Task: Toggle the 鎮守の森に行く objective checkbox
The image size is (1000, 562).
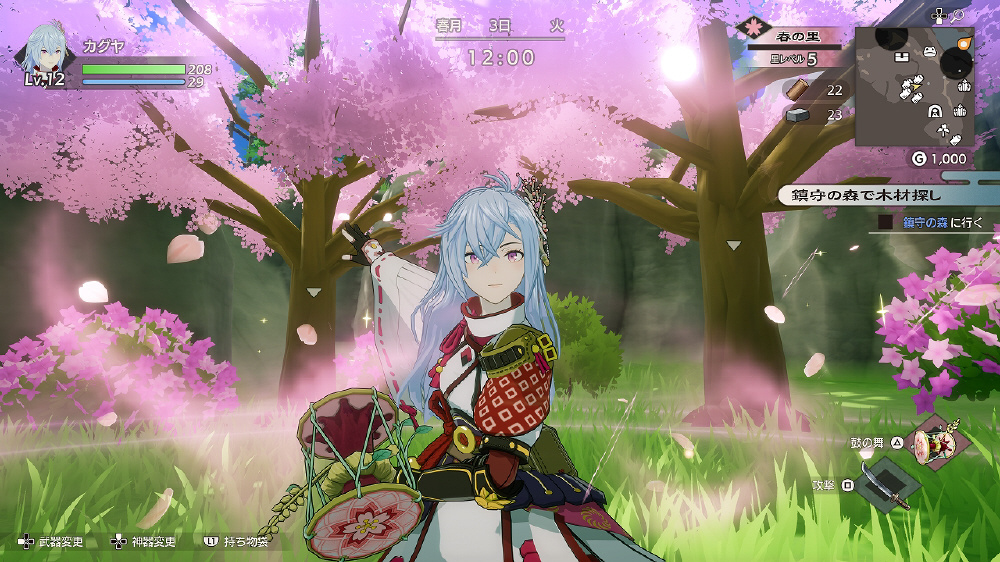Action: (x=884, y=222)
